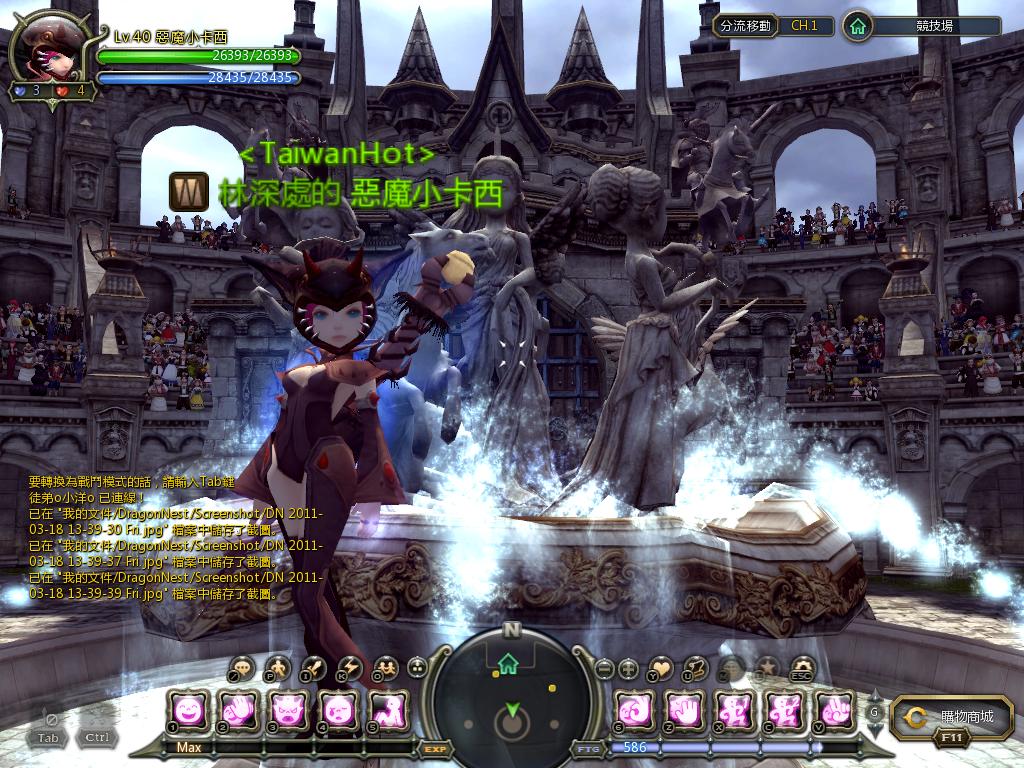Open the skills lightning bolt icon
The height and width of the screenshot is (768, 1024).
[350, 669]
